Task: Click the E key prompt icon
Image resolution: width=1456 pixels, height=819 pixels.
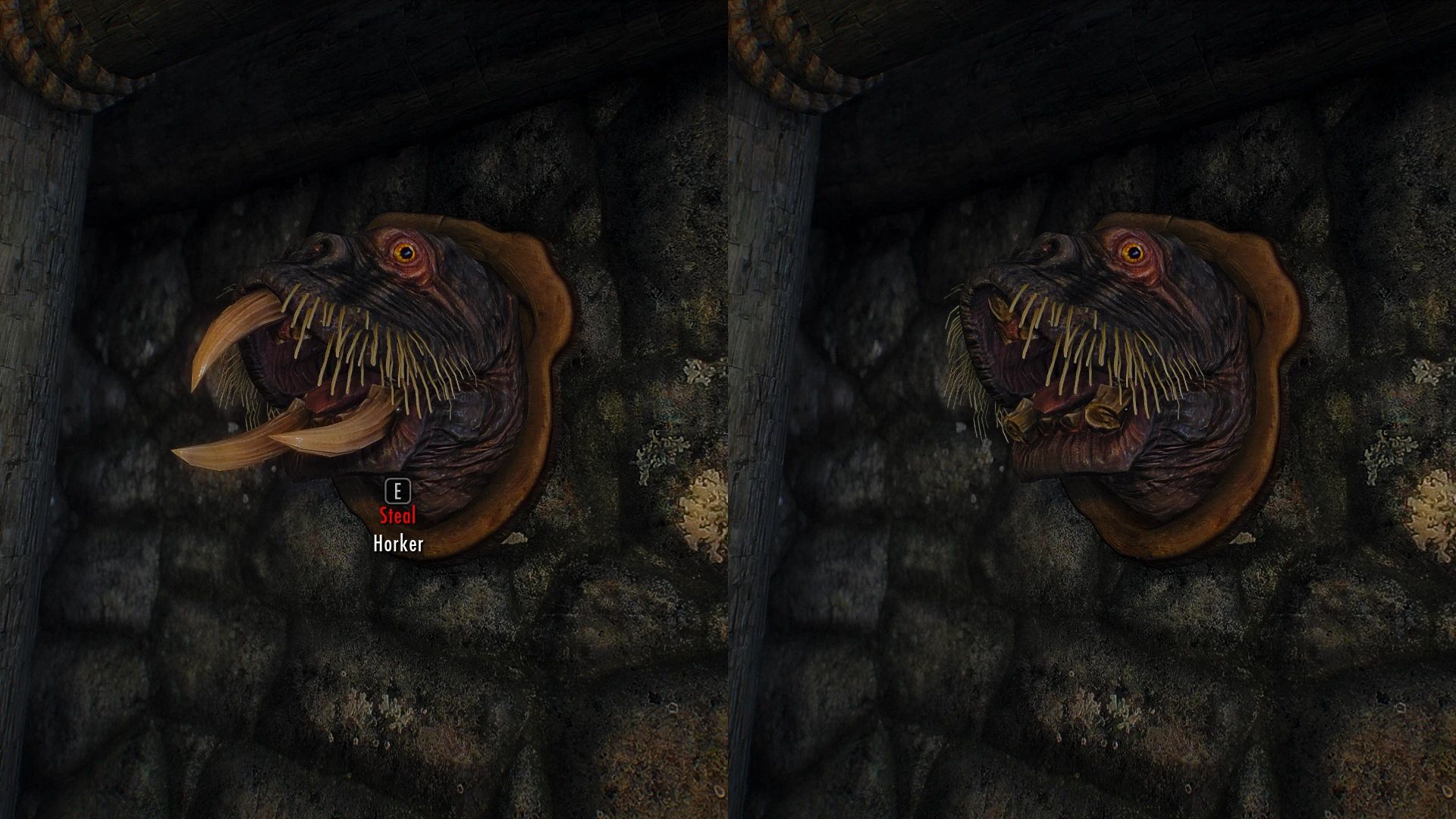Action: pyautogui.click(x=397, y=492)
